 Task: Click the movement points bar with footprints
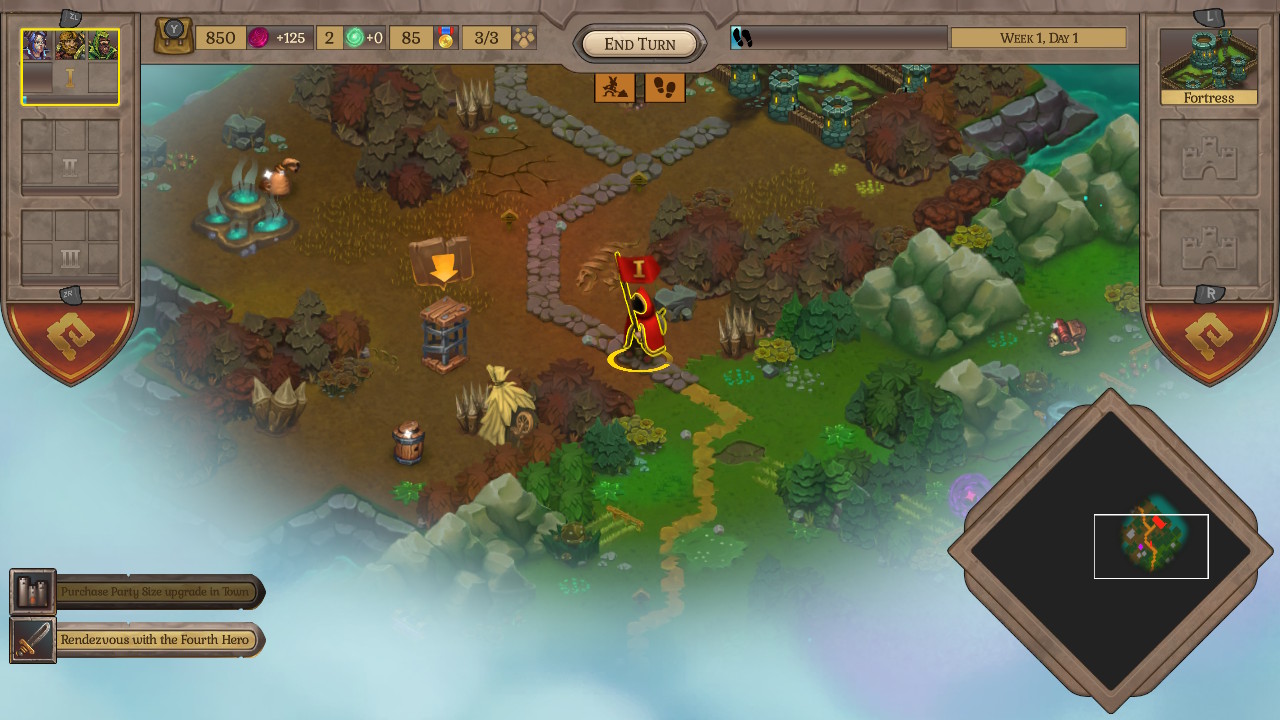pyautogui.click(x=840, y=38)
